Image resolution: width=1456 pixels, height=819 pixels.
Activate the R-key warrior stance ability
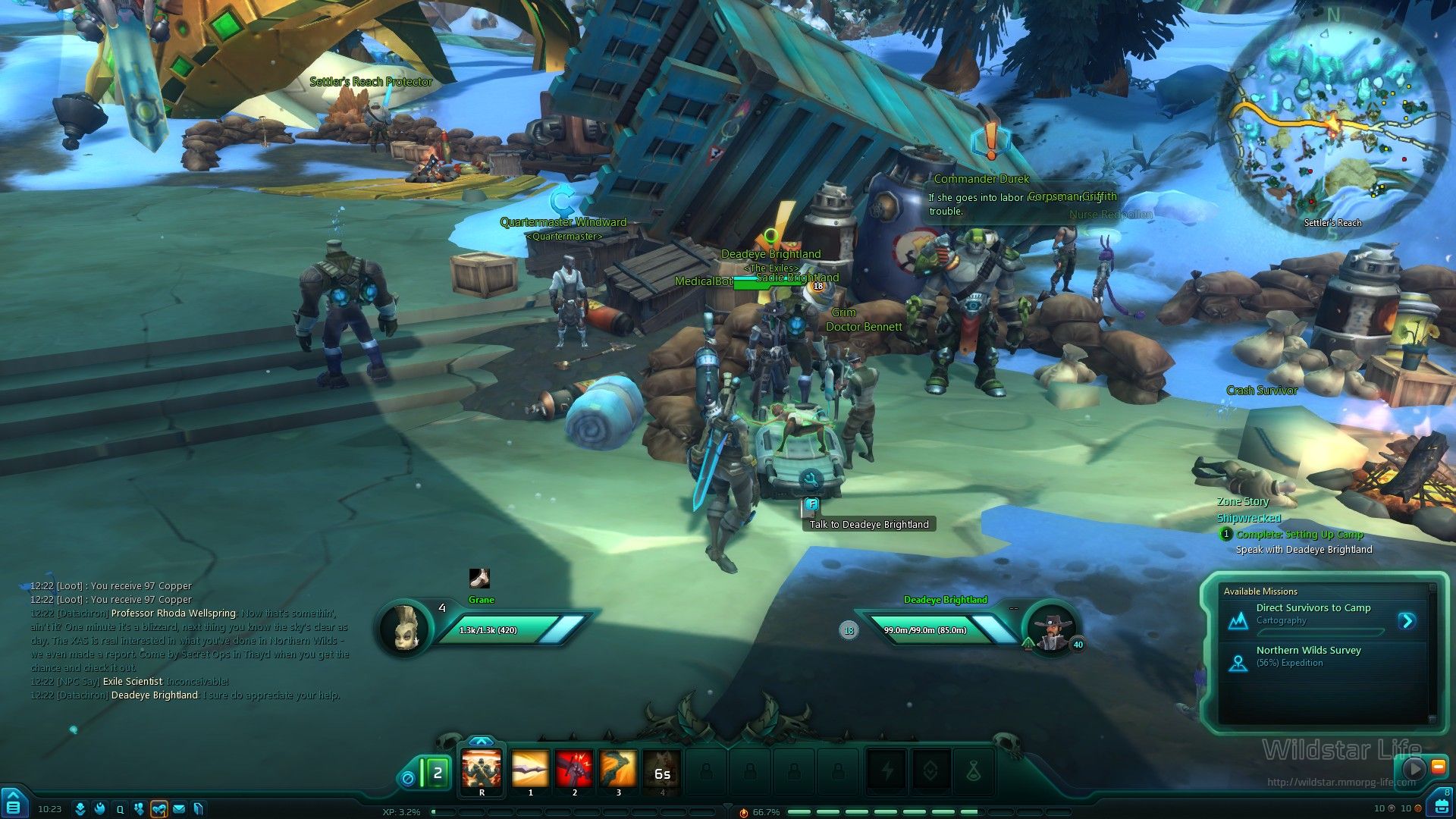[x=482, y=770]
